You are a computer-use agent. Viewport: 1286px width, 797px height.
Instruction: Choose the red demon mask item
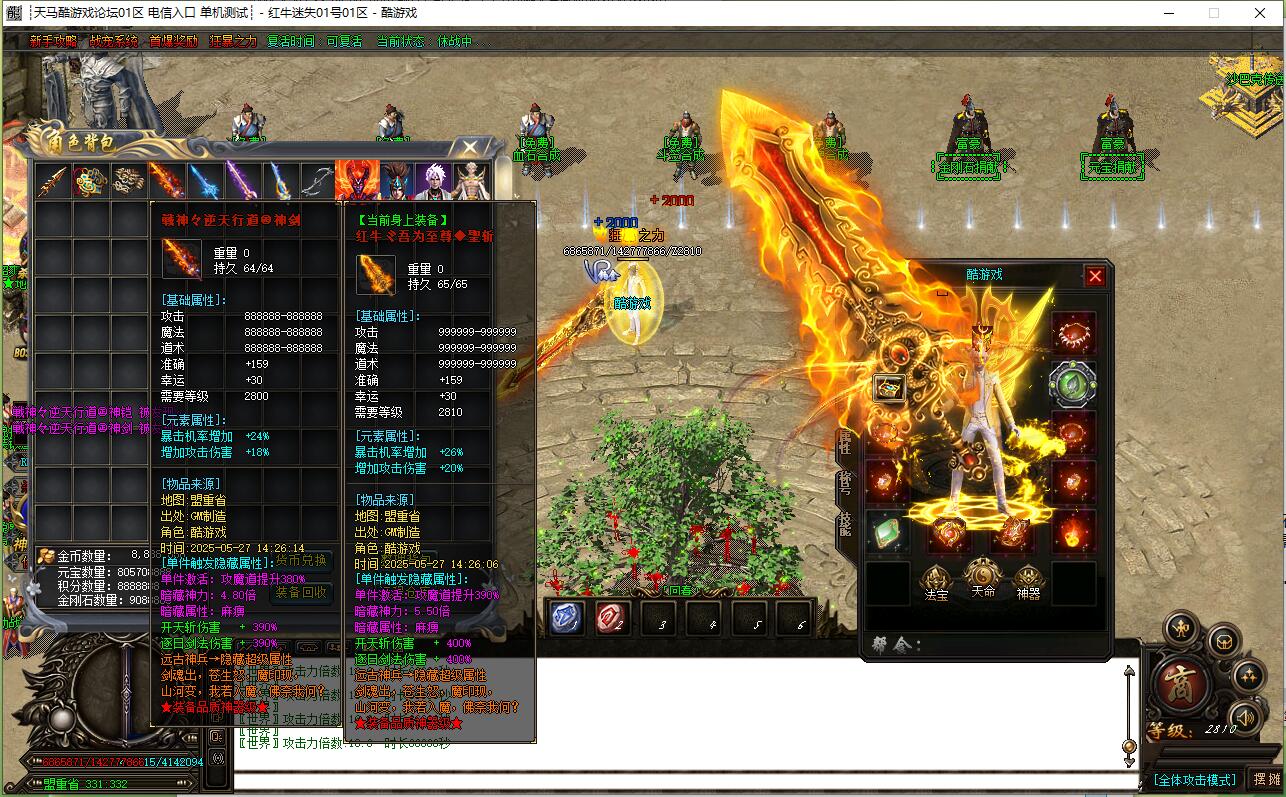pos(355,181)
